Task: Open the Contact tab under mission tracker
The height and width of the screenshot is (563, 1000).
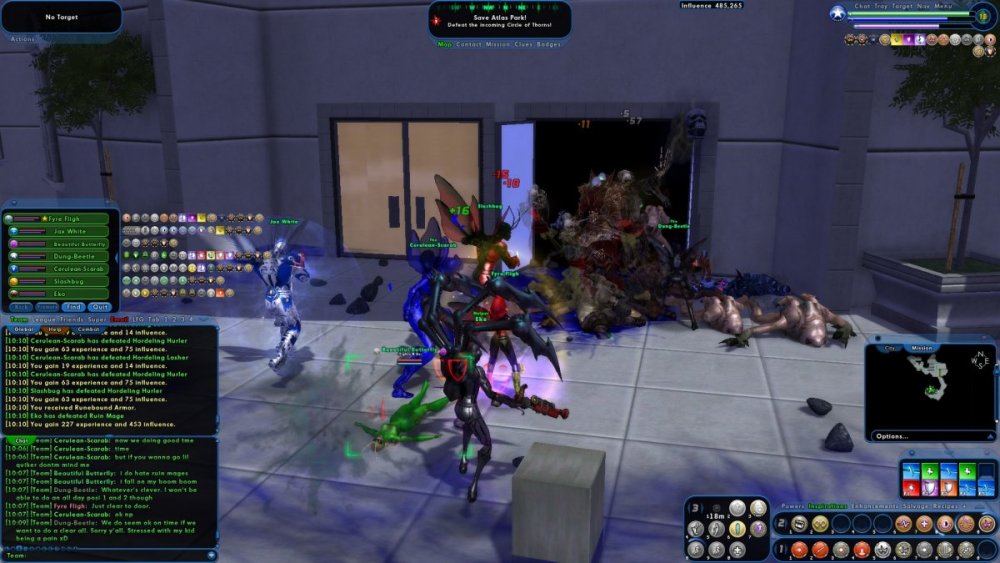Action: [x=469, y=44]
